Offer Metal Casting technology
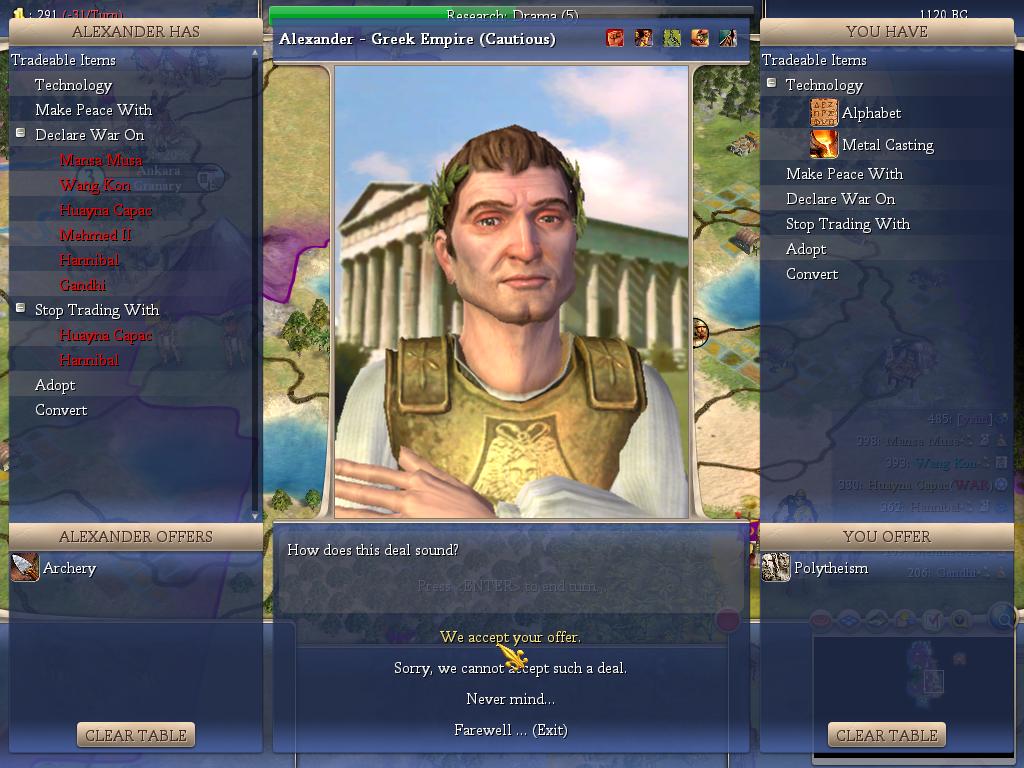 pos(887,145)
